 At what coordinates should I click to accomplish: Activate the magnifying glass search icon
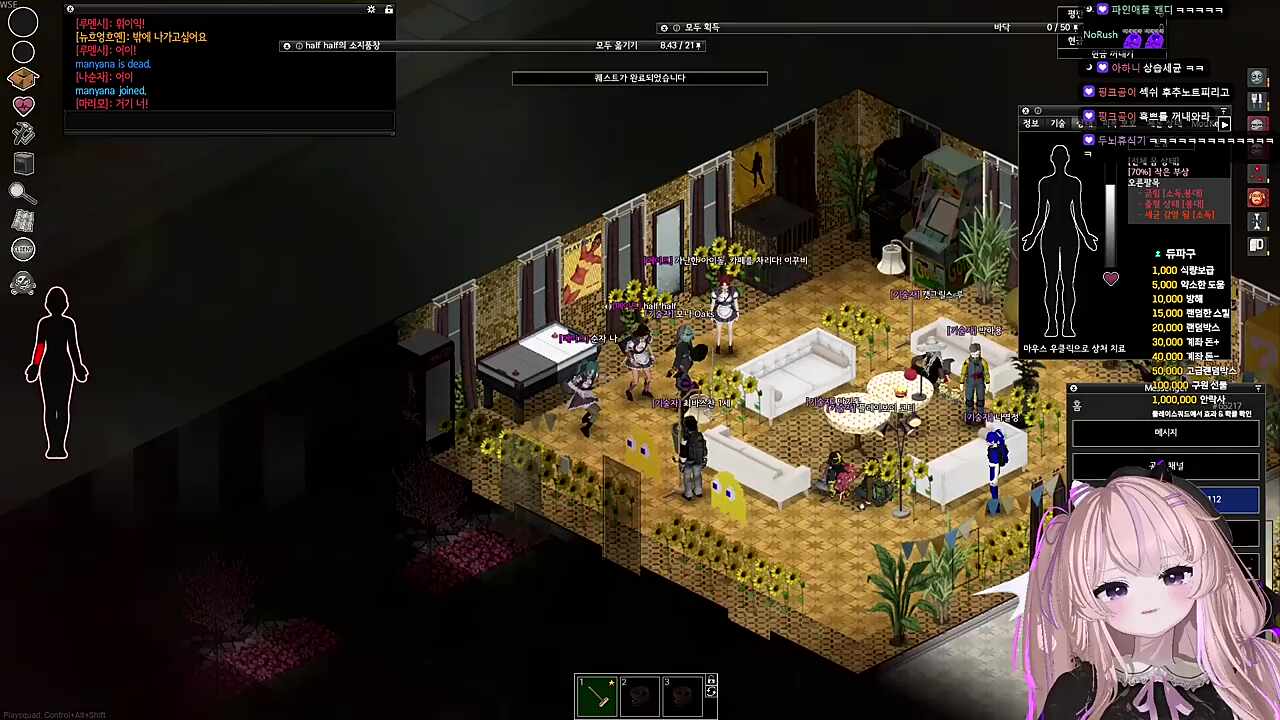pos(23,193)
